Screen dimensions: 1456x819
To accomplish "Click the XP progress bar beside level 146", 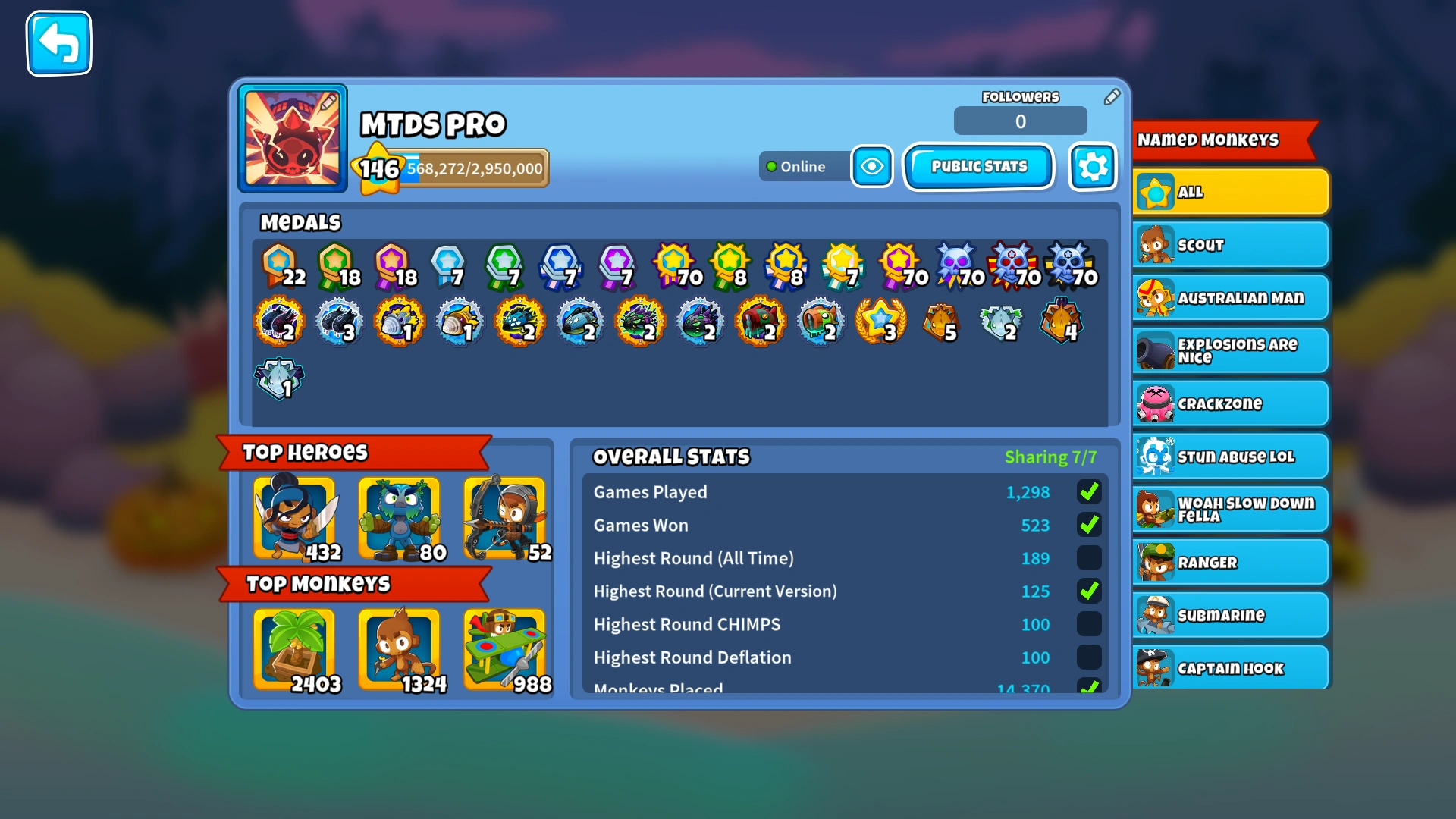I will pos(474,166).
